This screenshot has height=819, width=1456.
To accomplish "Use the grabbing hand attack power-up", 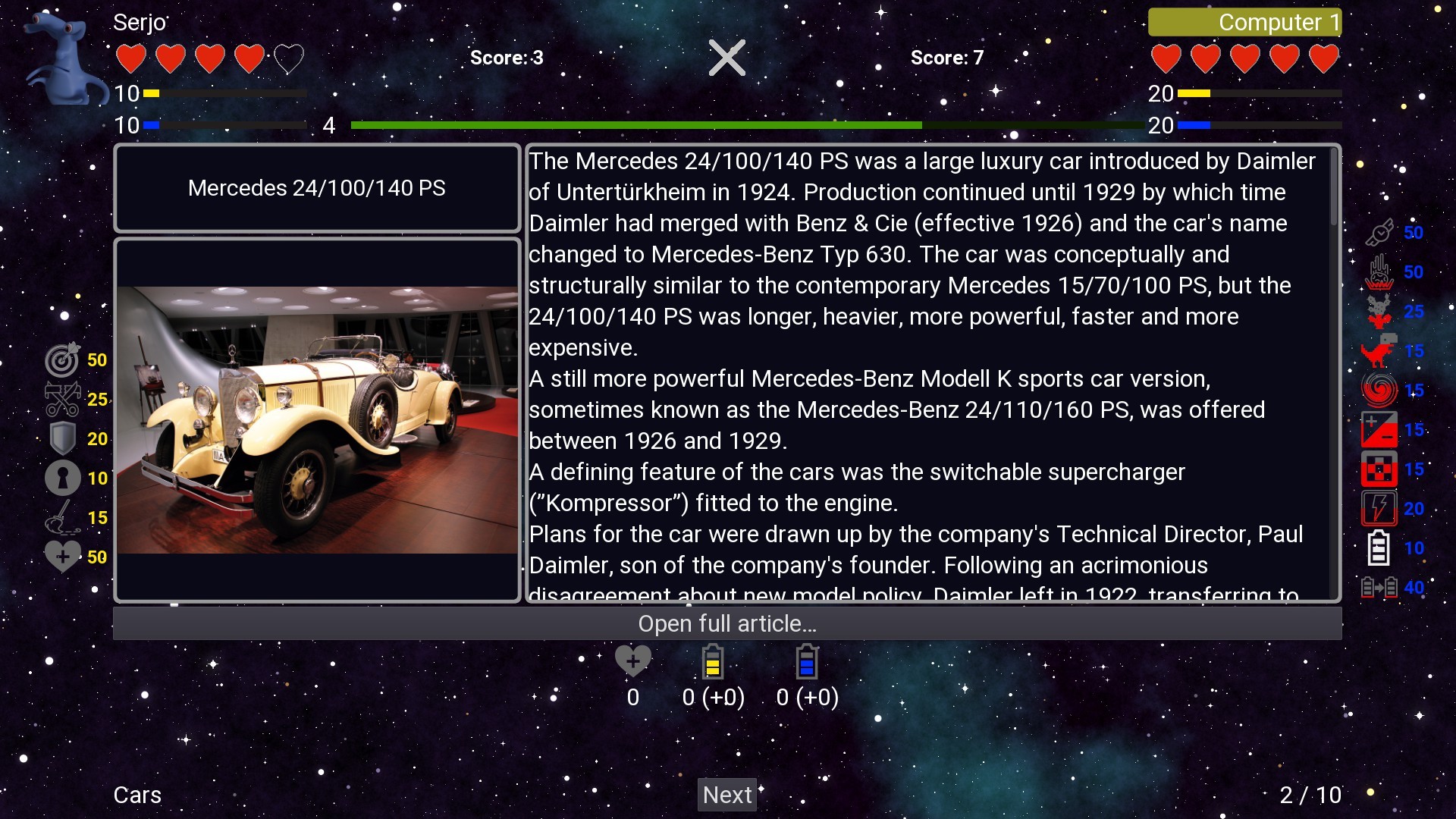I will click(x=1379, y=272).
